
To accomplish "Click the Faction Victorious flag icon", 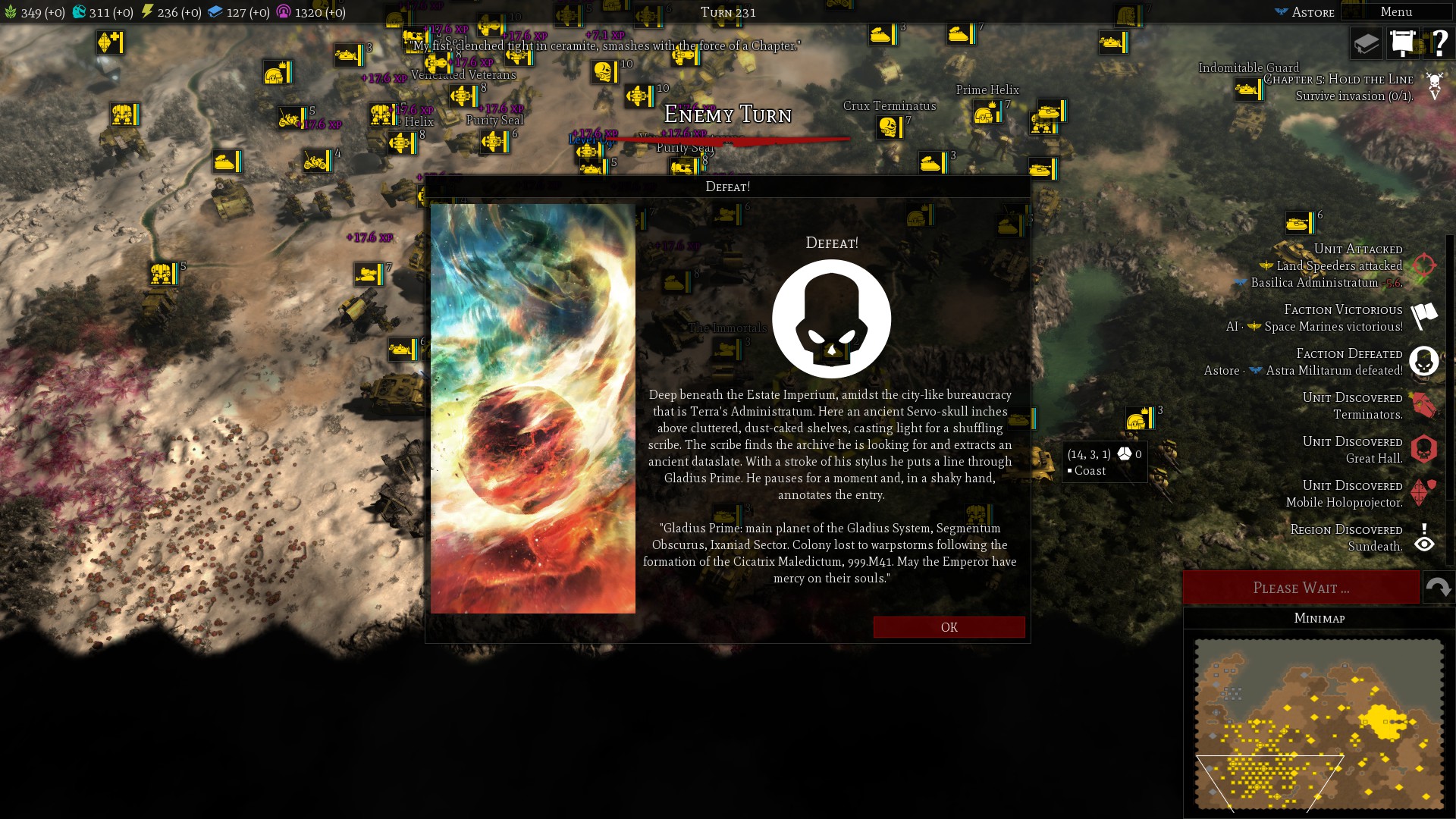I will 1424,318.
